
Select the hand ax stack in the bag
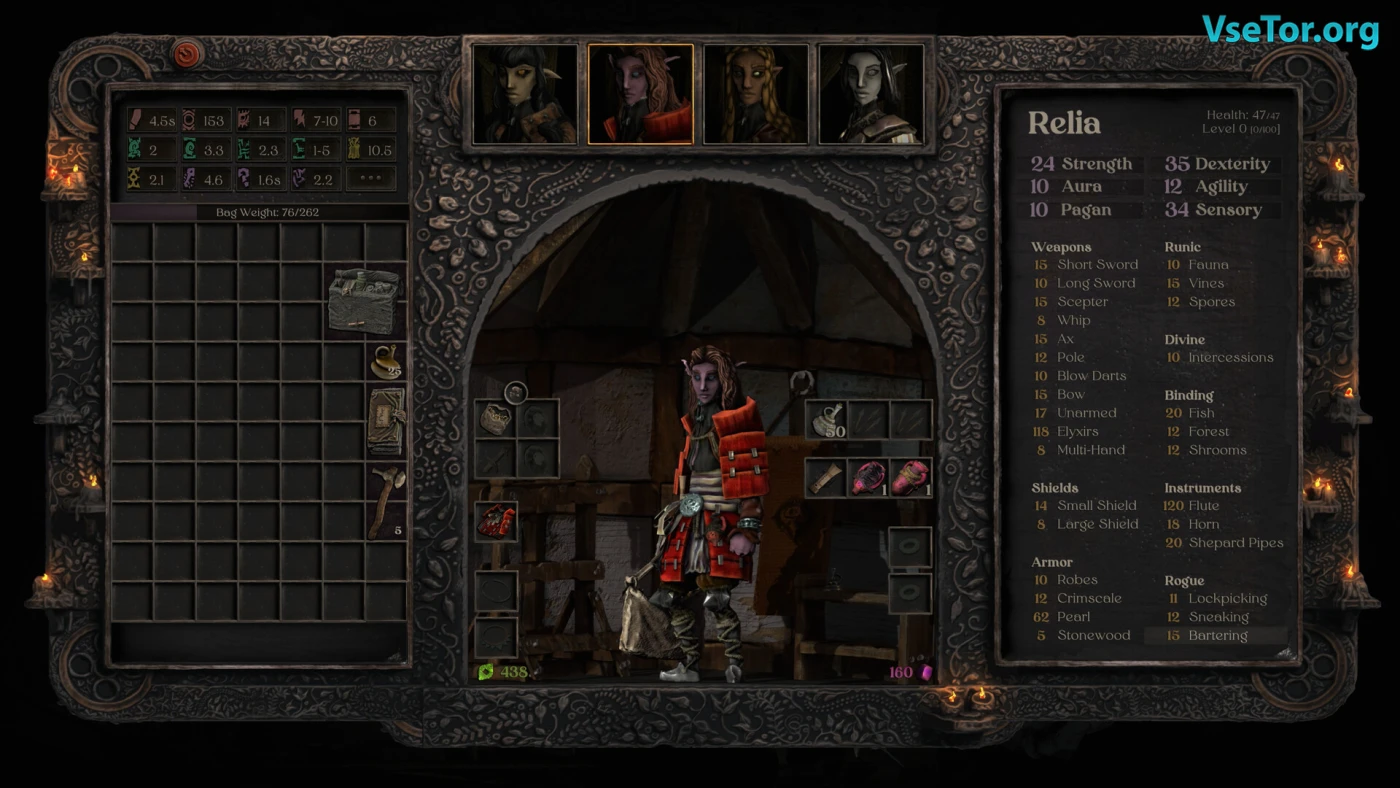pos(385,500)
